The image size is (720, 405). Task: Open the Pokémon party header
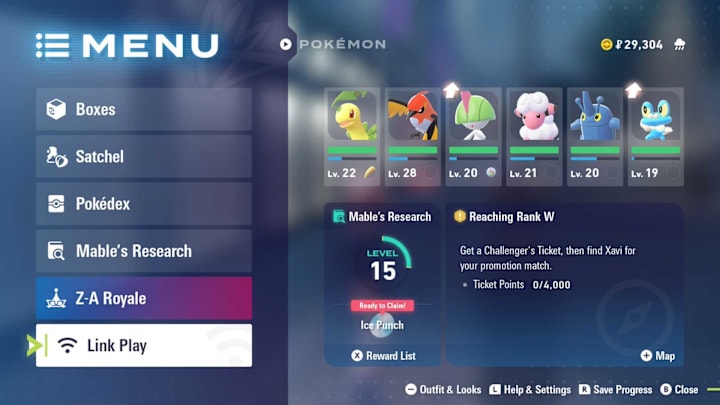pyautogui.click(x=333, y=44)
